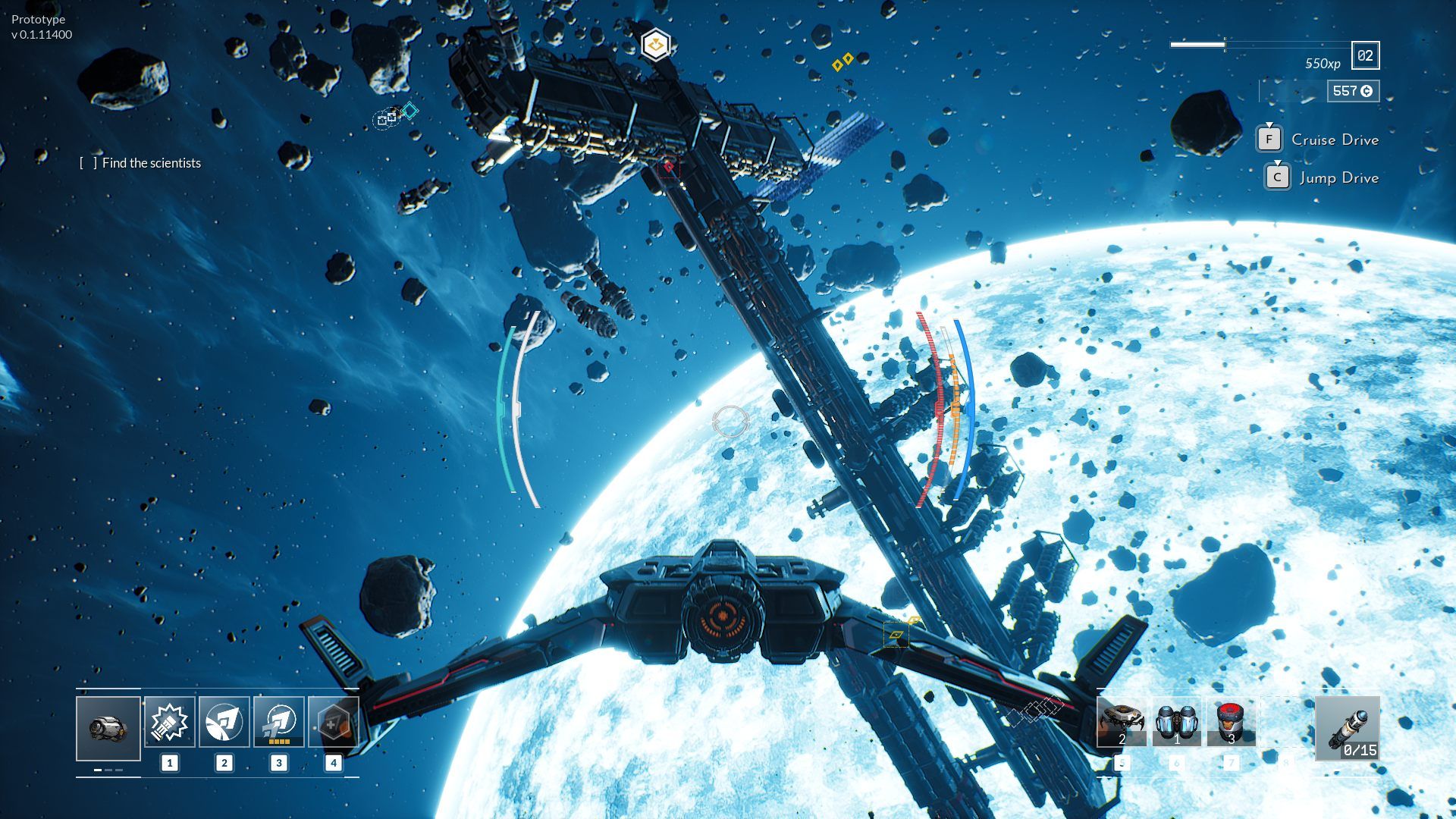This screenshot has height=819, width=1456.
Task: Select the hexagonal waypoint marker
Action: 655,45
